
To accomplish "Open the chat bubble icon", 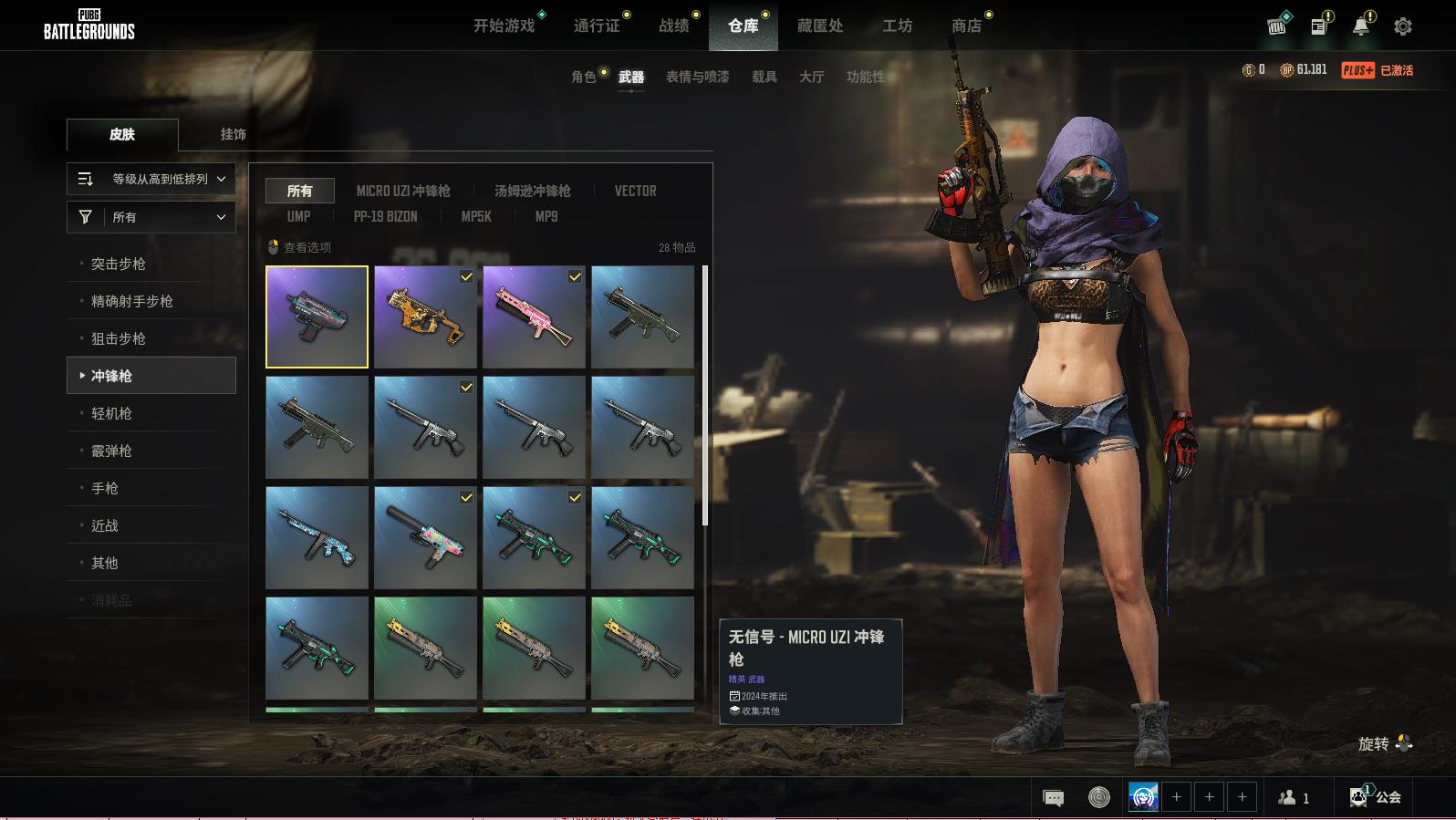I will [x=1053, y=798].
